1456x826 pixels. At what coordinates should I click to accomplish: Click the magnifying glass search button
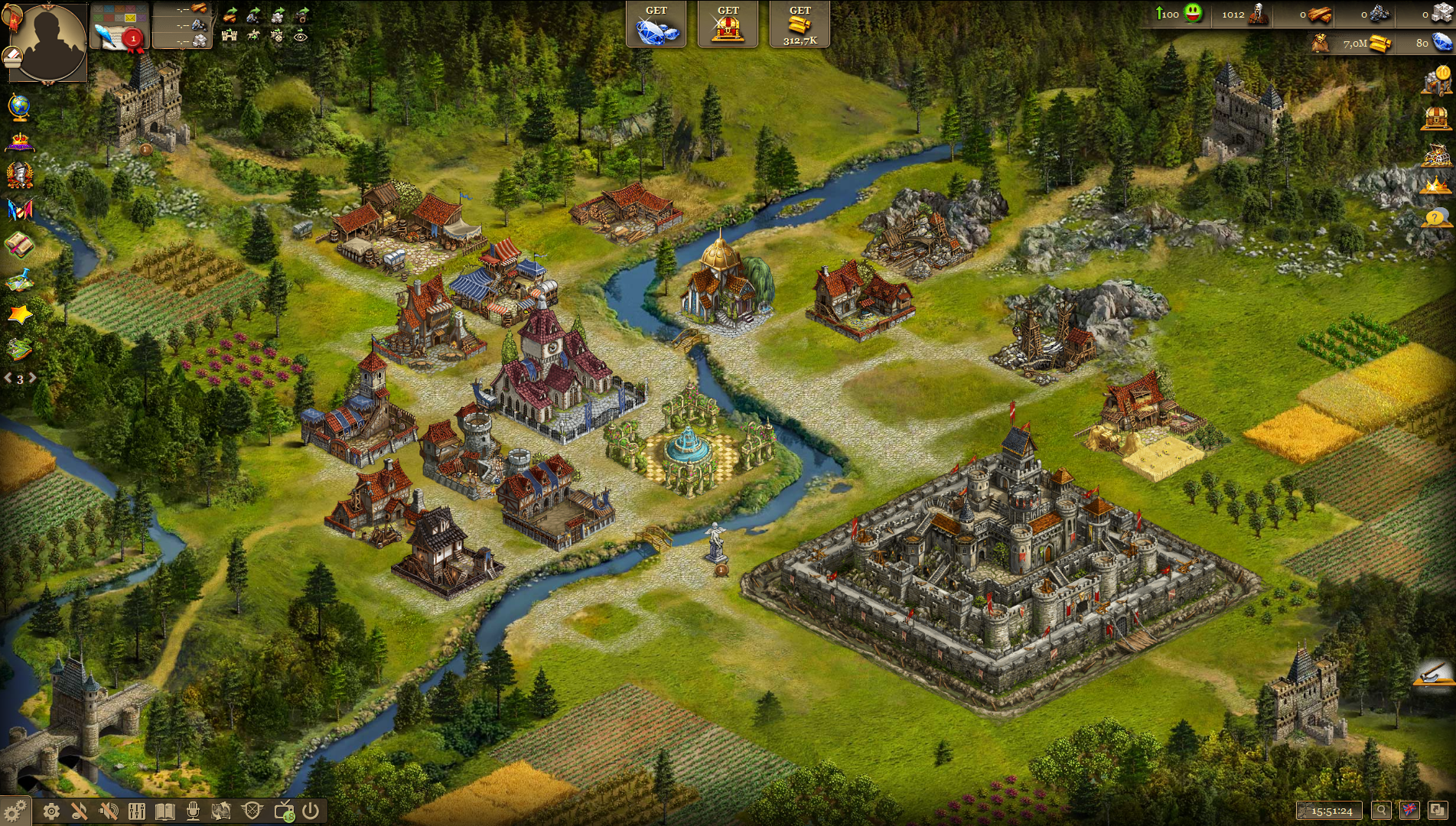tap(1381, 811)
